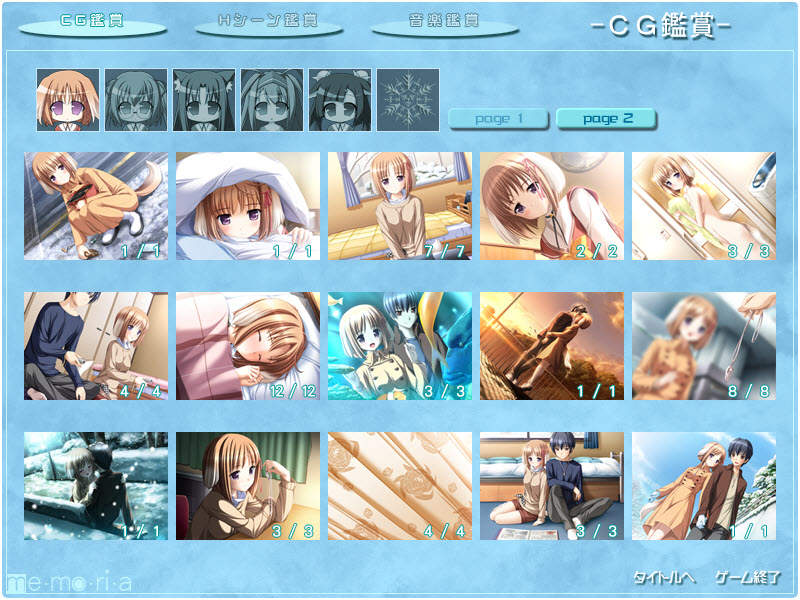Select the rose-patterned curtain thumbnail
800x600 pixels.
(x=400, y=486)
